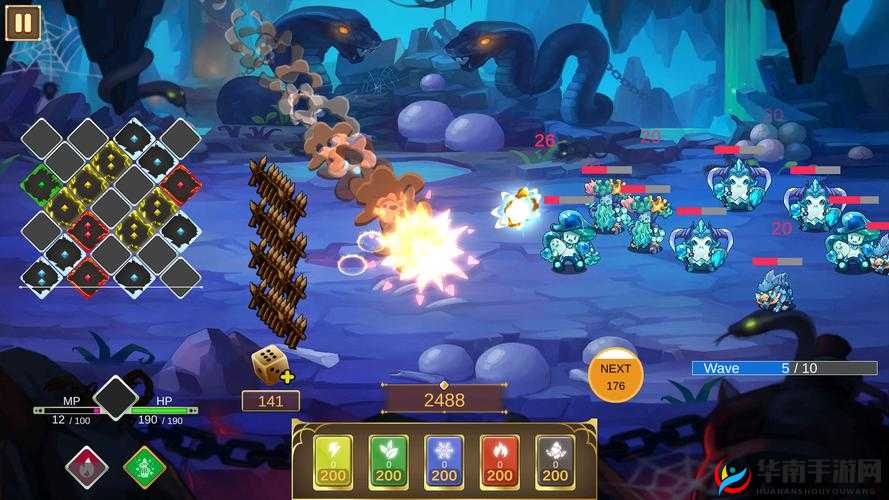Upgrade the red fire element card
Screen dimensions: 889x500
pyautogui.click(x=499, y=460)
